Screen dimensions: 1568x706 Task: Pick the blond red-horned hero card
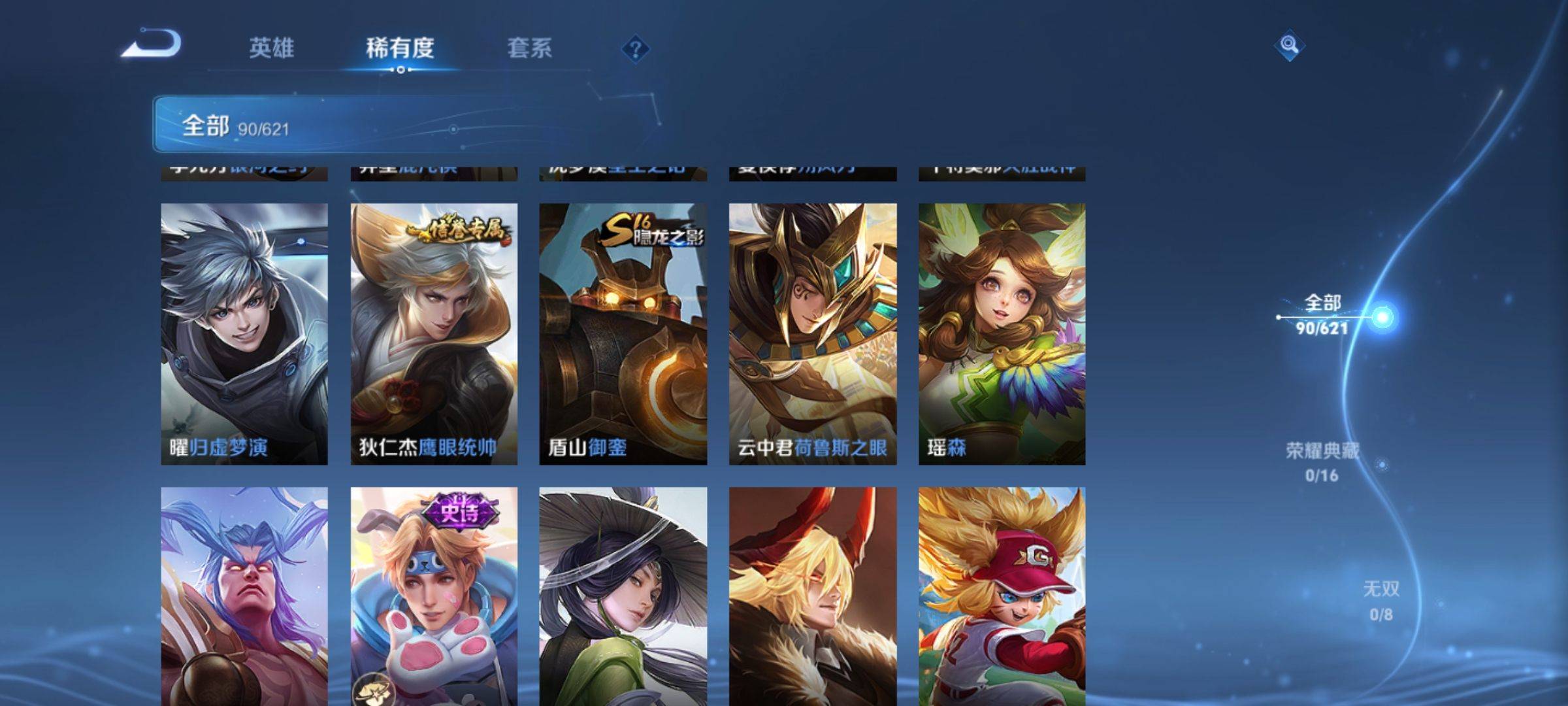point(813,596)
